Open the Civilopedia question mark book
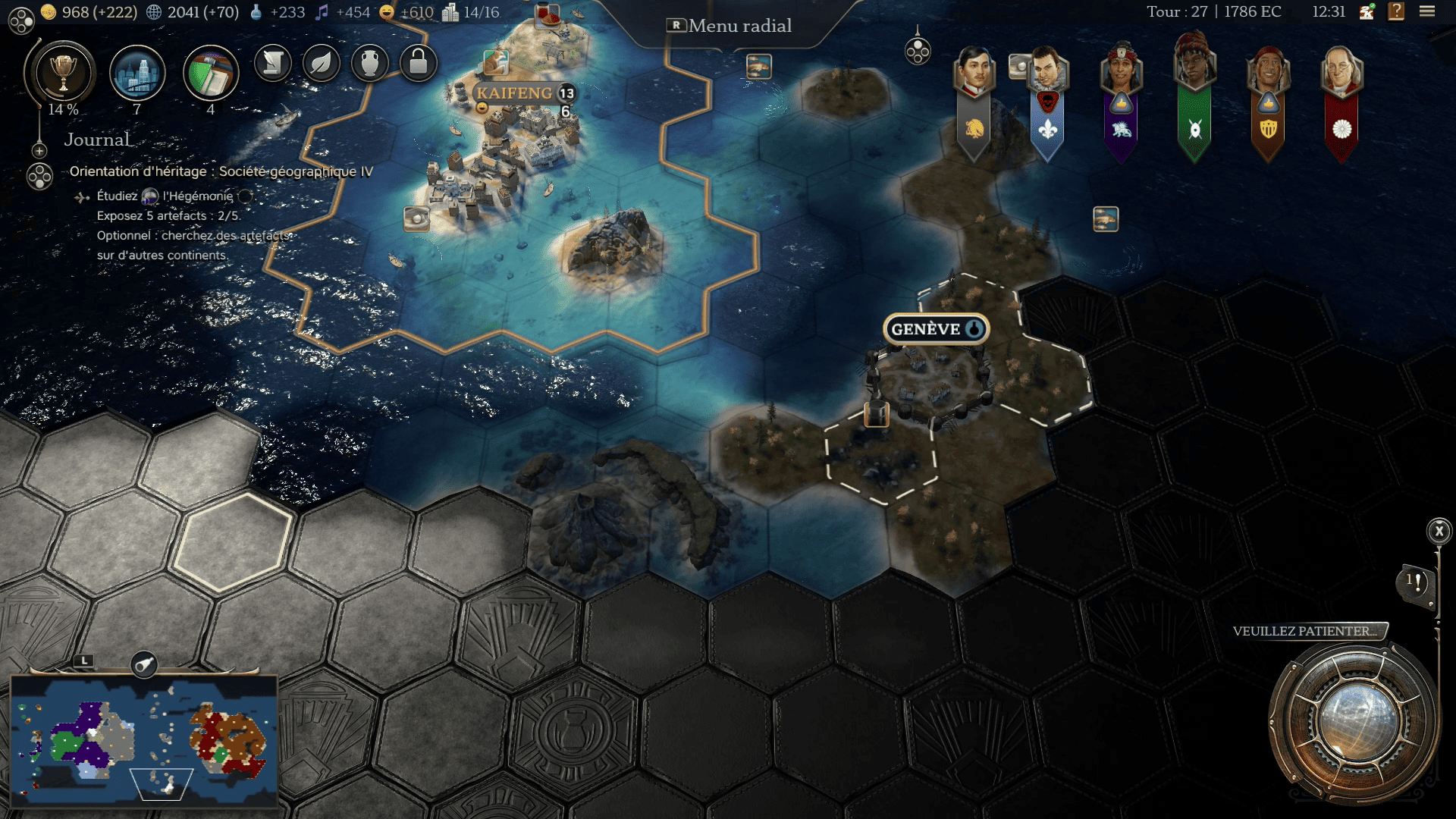This screenshot has width=1456, height=819. (1396, 11)
